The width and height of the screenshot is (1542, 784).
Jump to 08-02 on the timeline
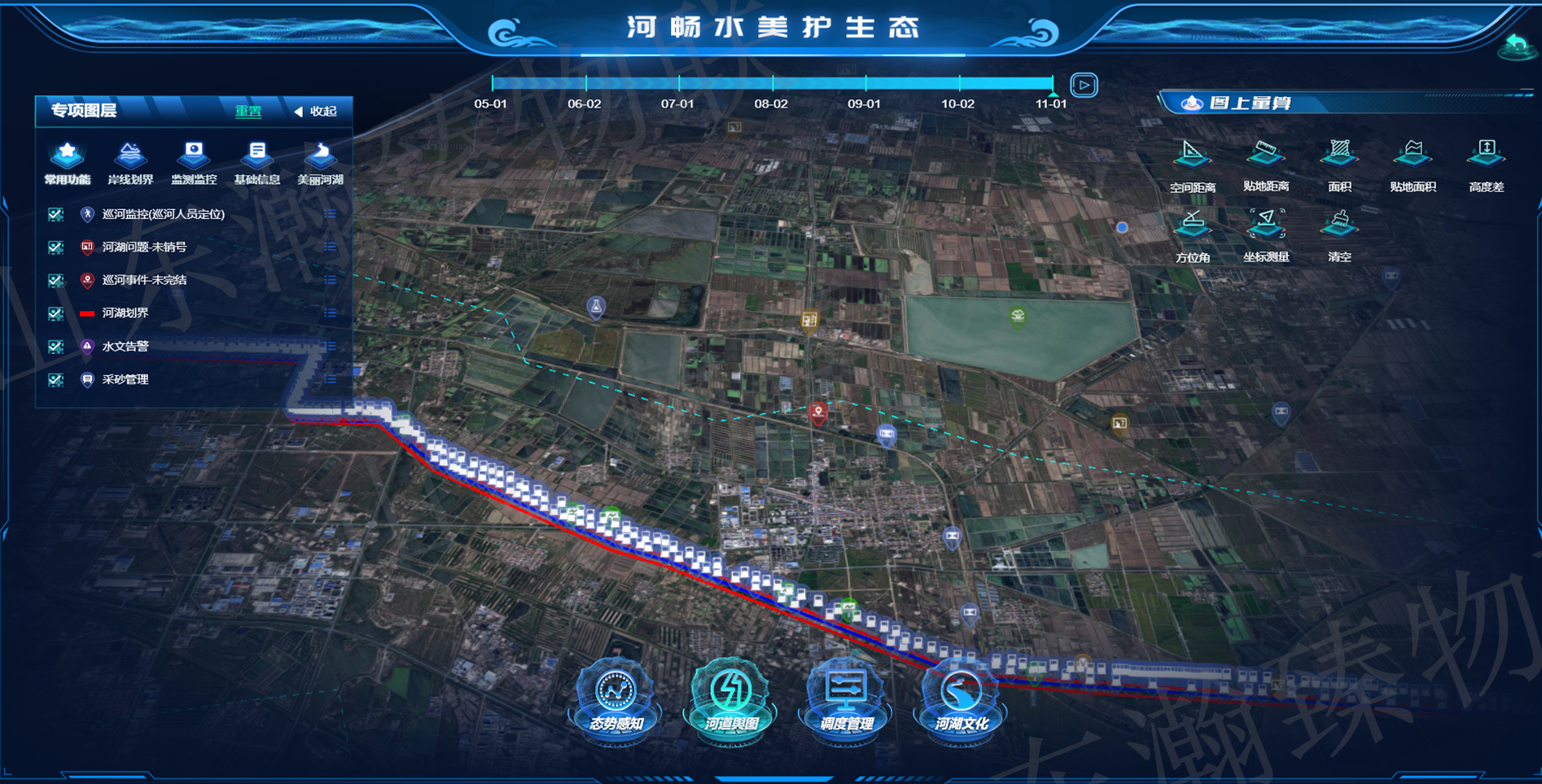pos(772,83)
